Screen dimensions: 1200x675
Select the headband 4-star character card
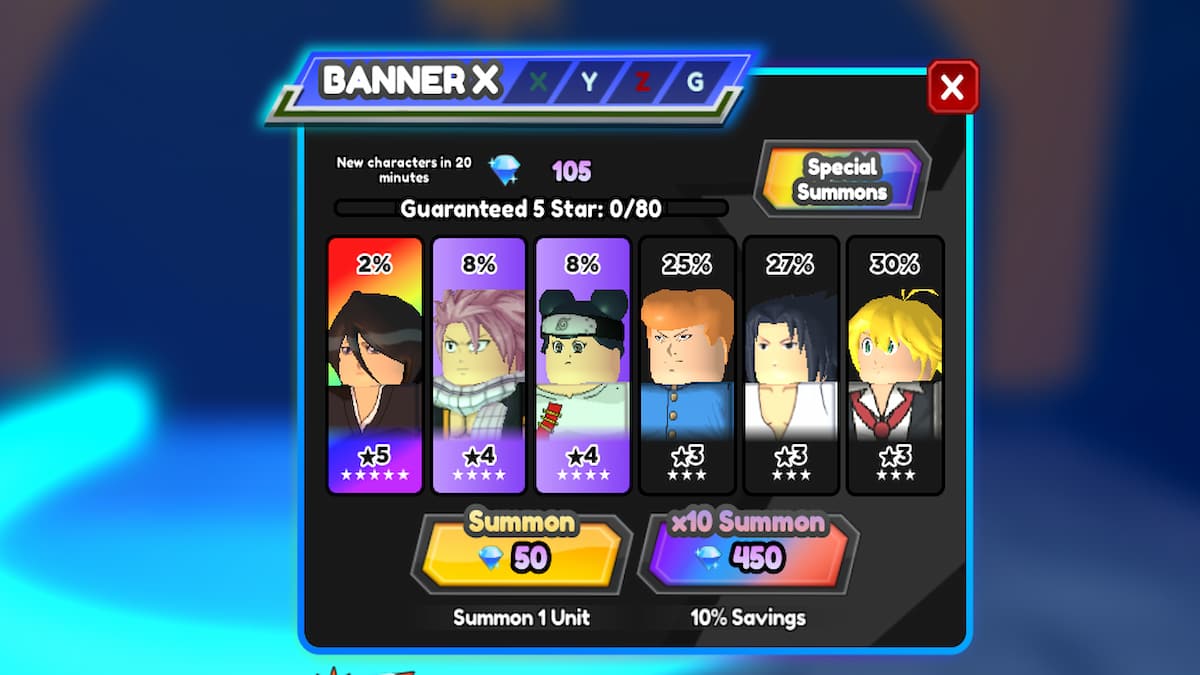pyautogui.click(x=583, y=365)
